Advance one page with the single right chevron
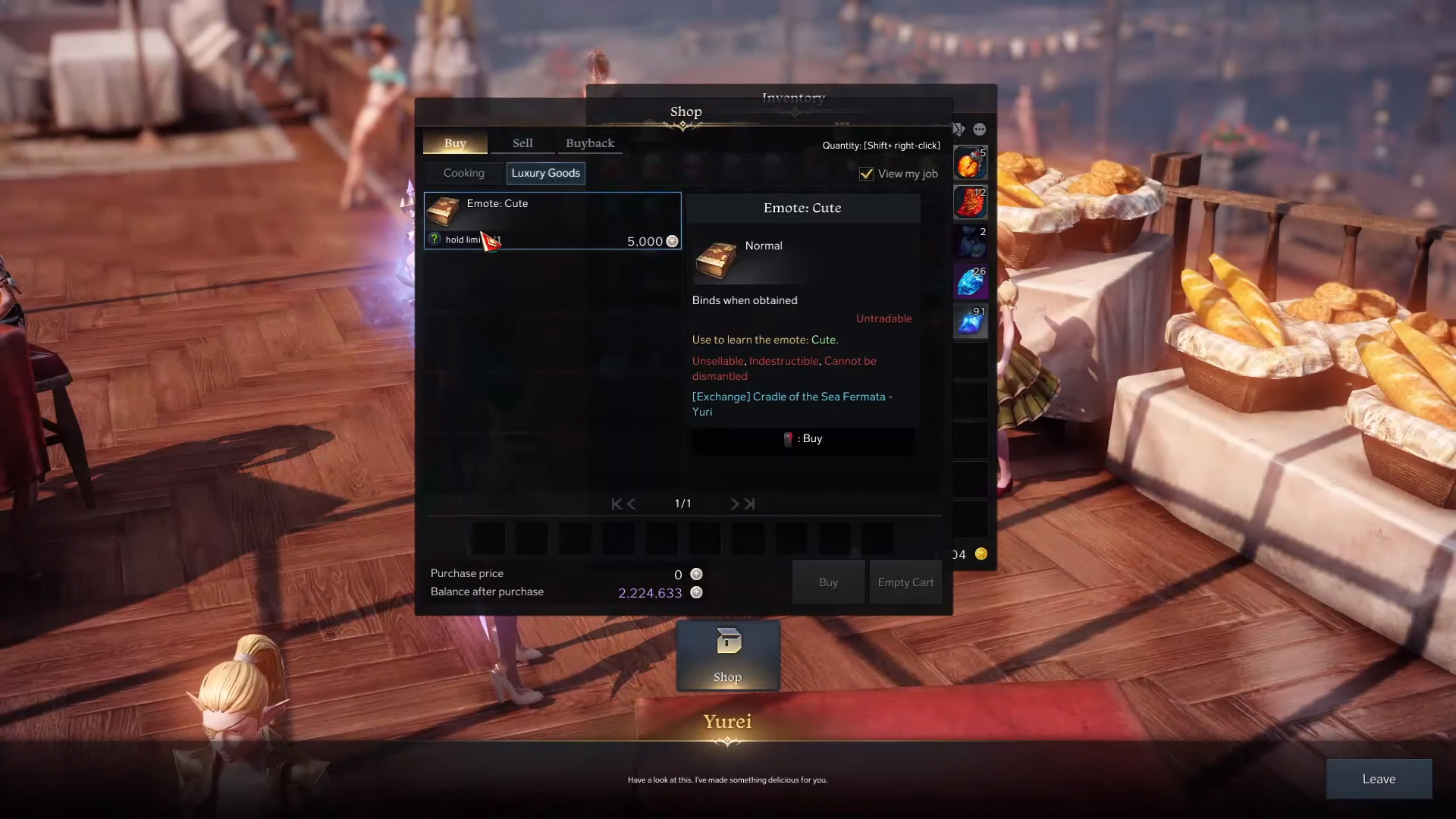The width and height of the screenshot is (1456, 819). [734, 503]
